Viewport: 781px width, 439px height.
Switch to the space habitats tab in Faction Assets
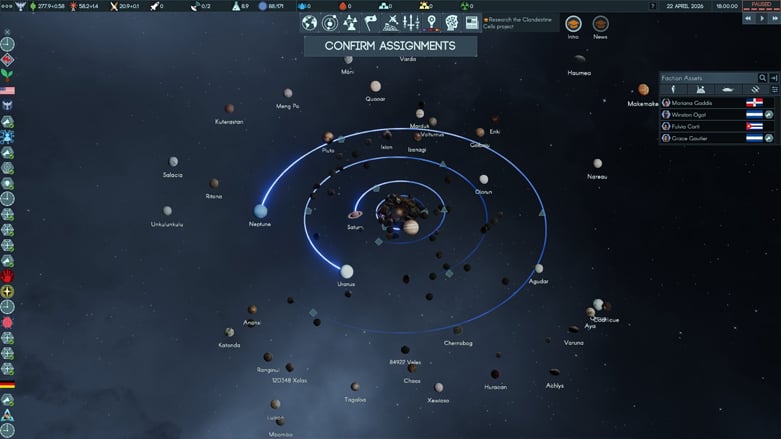pos(701,90)
